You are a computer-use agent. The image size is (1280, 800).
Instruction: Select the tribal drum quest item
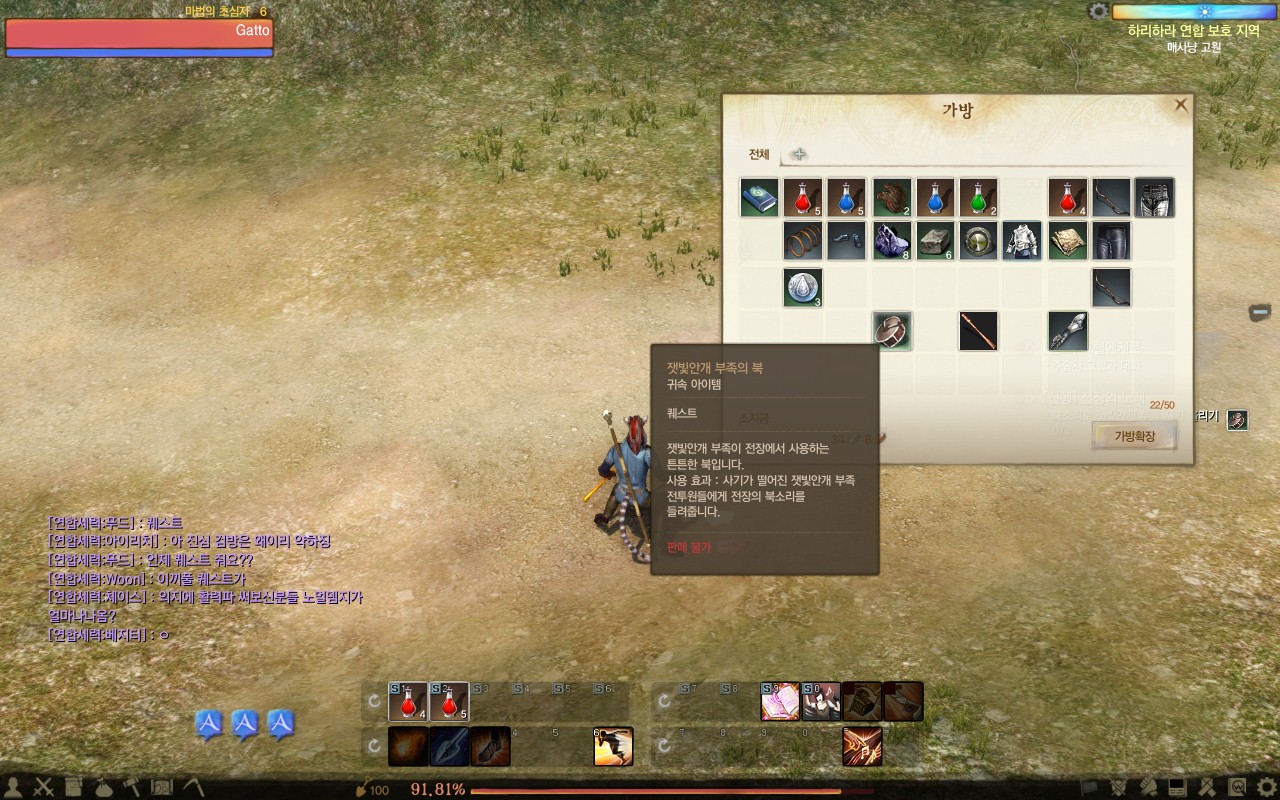(891, 331)
